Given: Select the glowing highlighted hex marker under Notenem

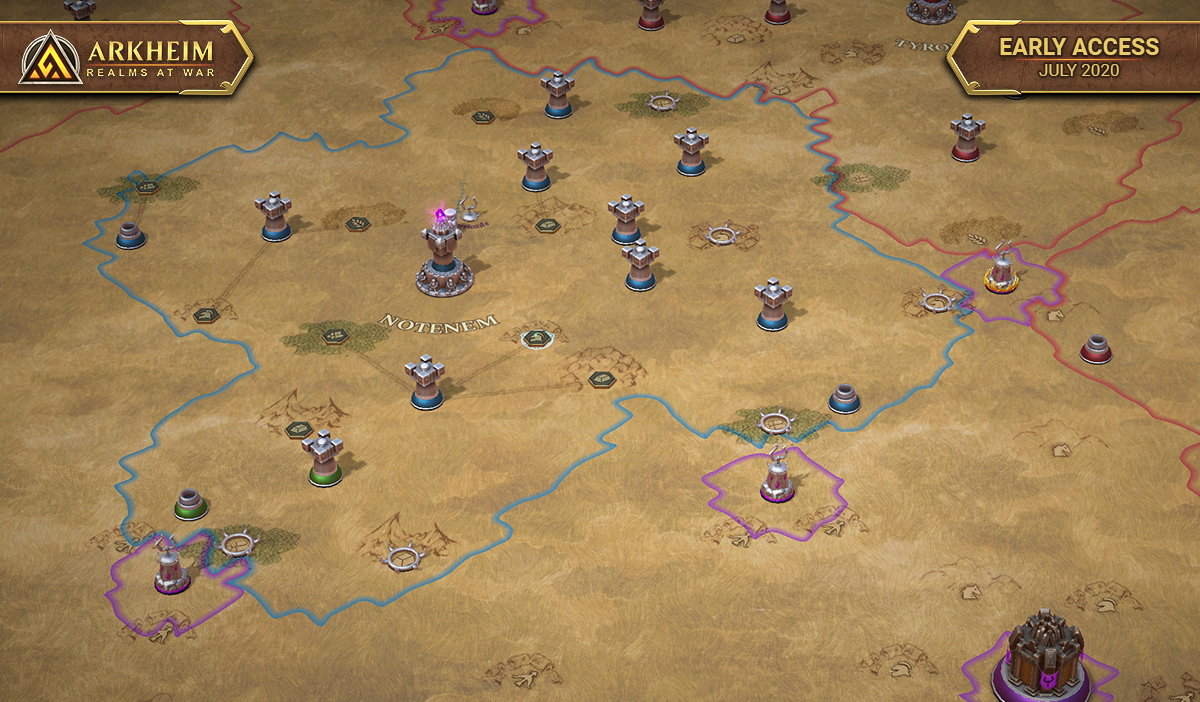Looking at the screenshot, I should (536, 338).
